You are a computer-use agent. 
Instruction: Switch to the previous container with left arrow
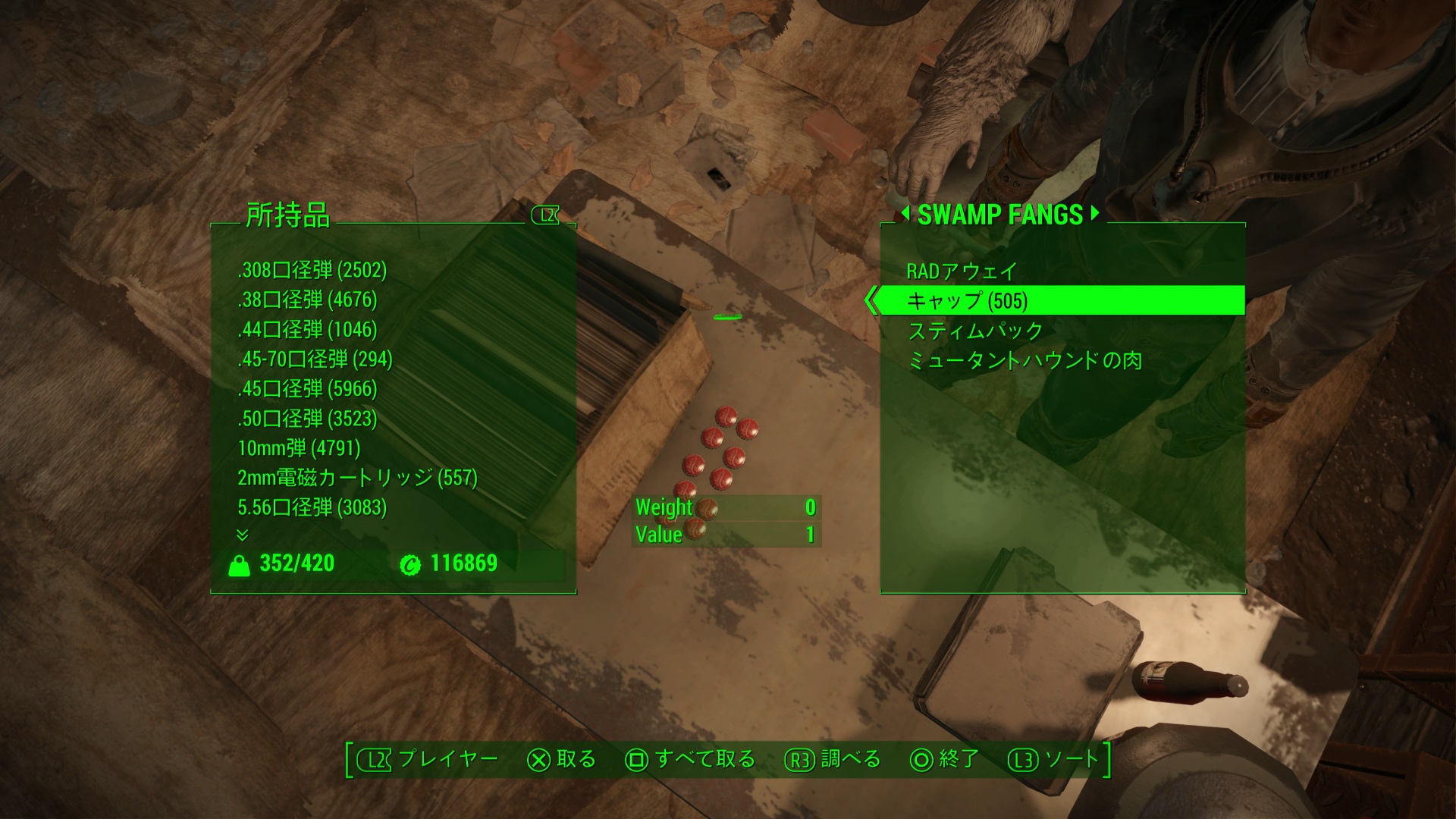point(905,214)
